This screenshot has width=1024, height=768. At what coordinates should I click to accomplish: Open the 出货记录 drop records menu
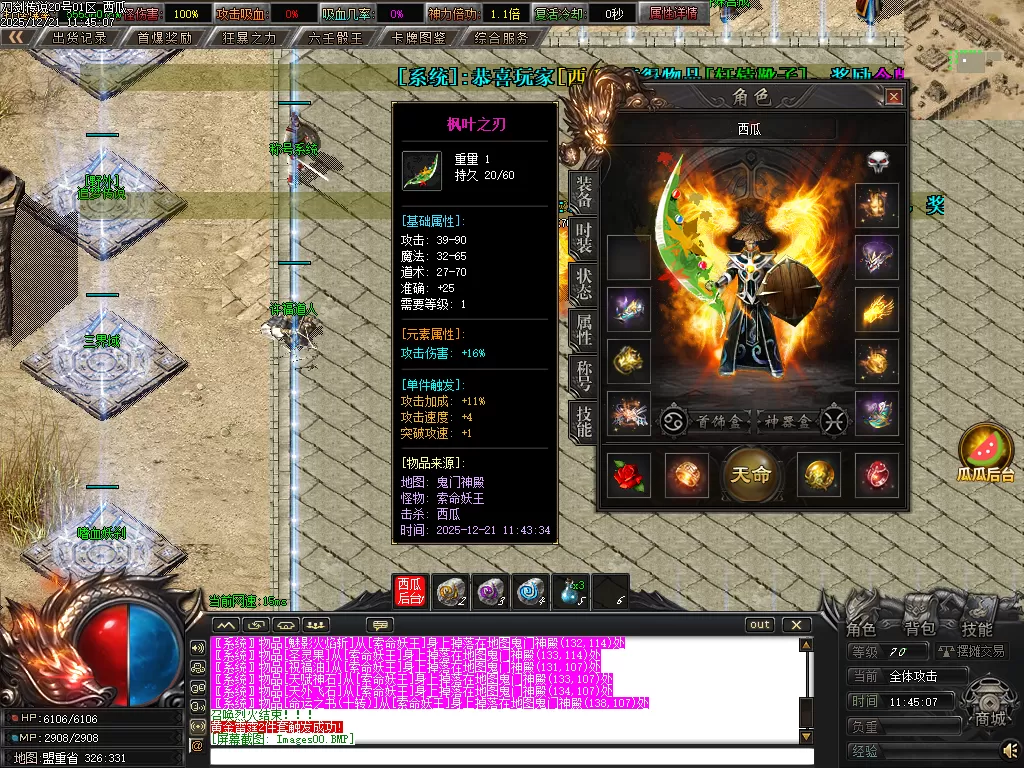click(x=80, y=38)
